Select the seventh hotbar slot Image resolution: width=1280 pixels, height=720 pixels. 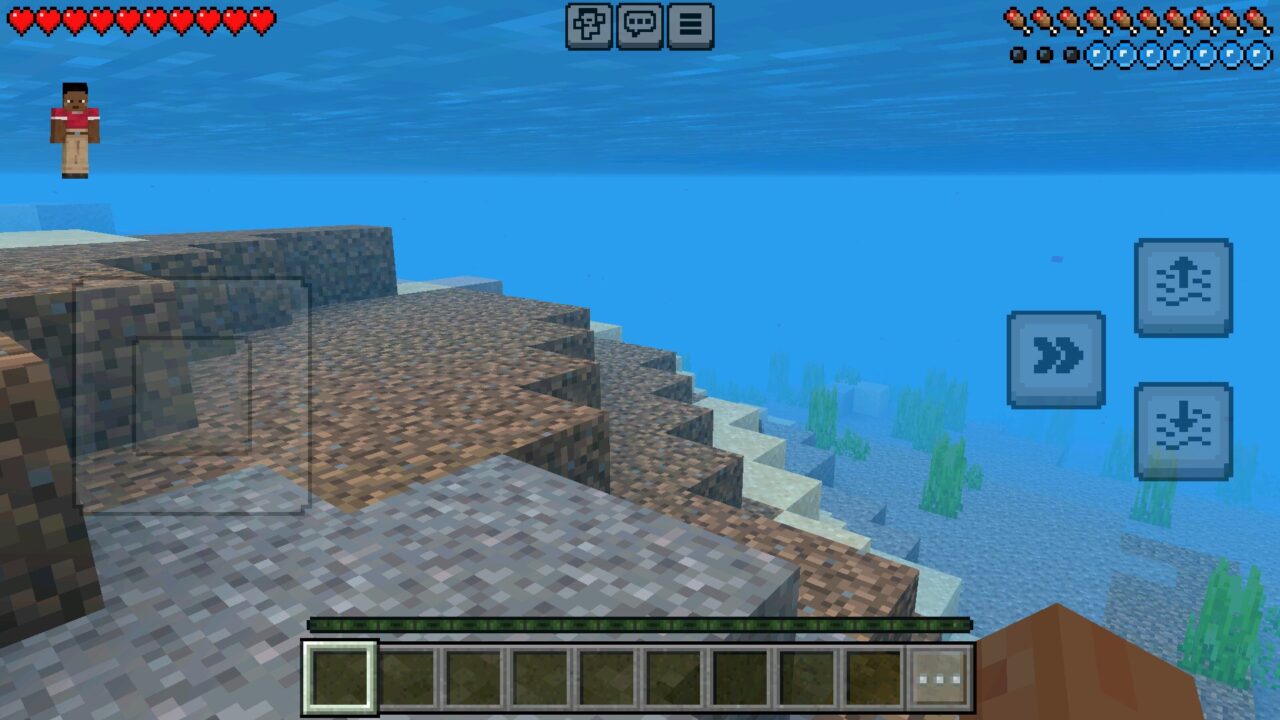741,675
